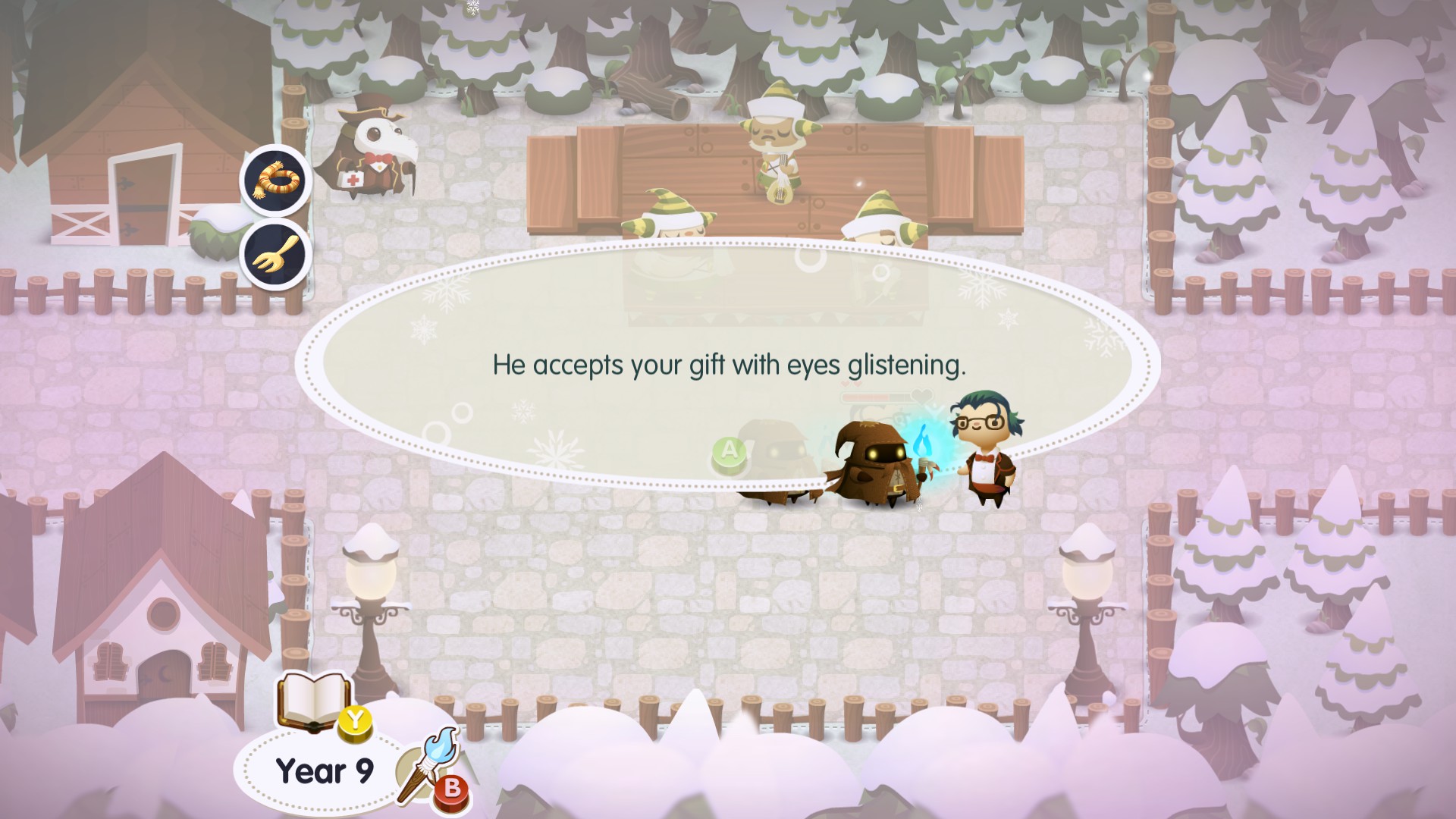Select the golden fork item icon
Viewport: 1456px width, 819px height.
pyautogui.click(x=276, y=254)
